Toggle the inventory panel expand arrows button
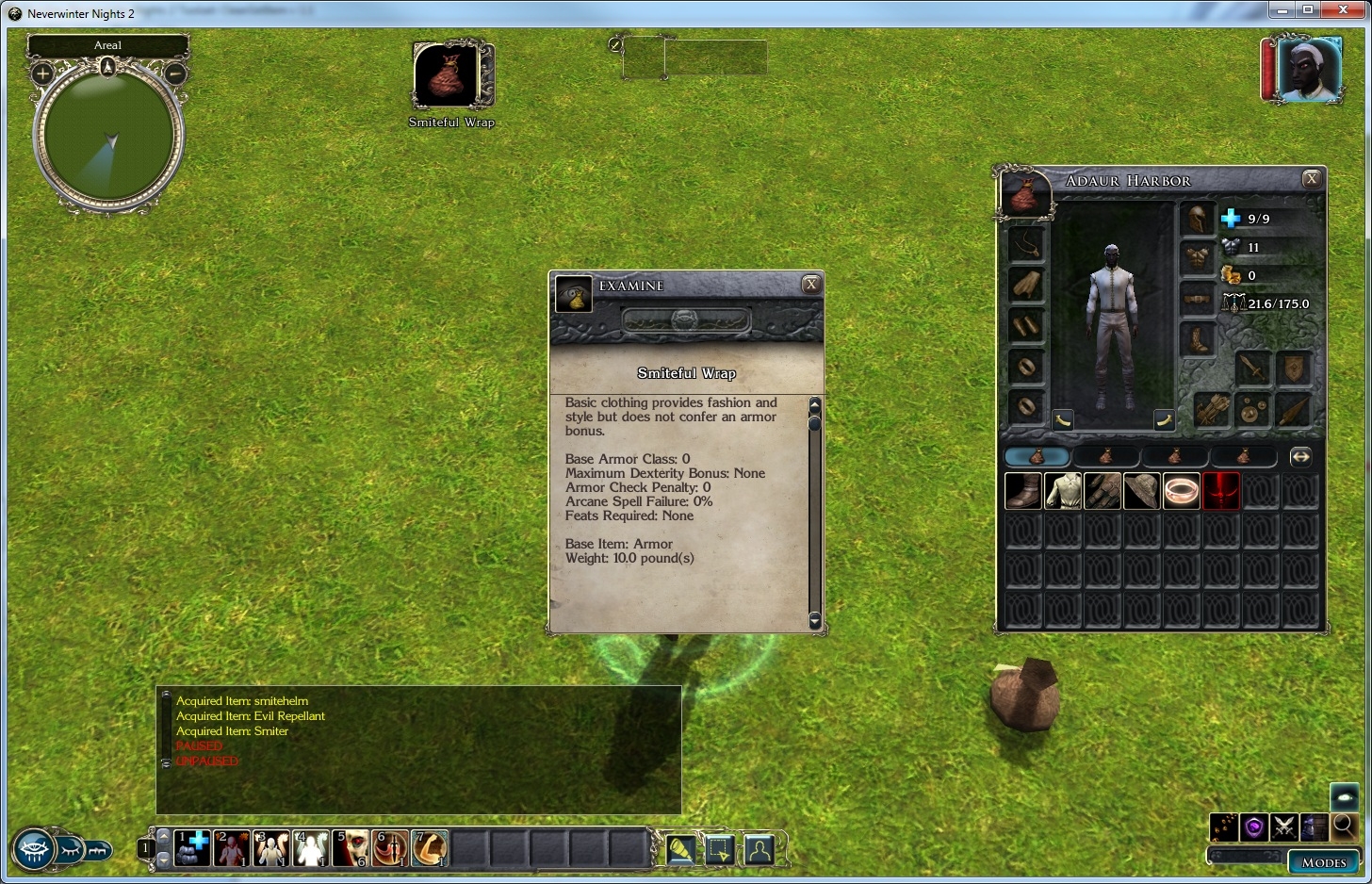The image size is (1372, 884). tap(1300, 457)
